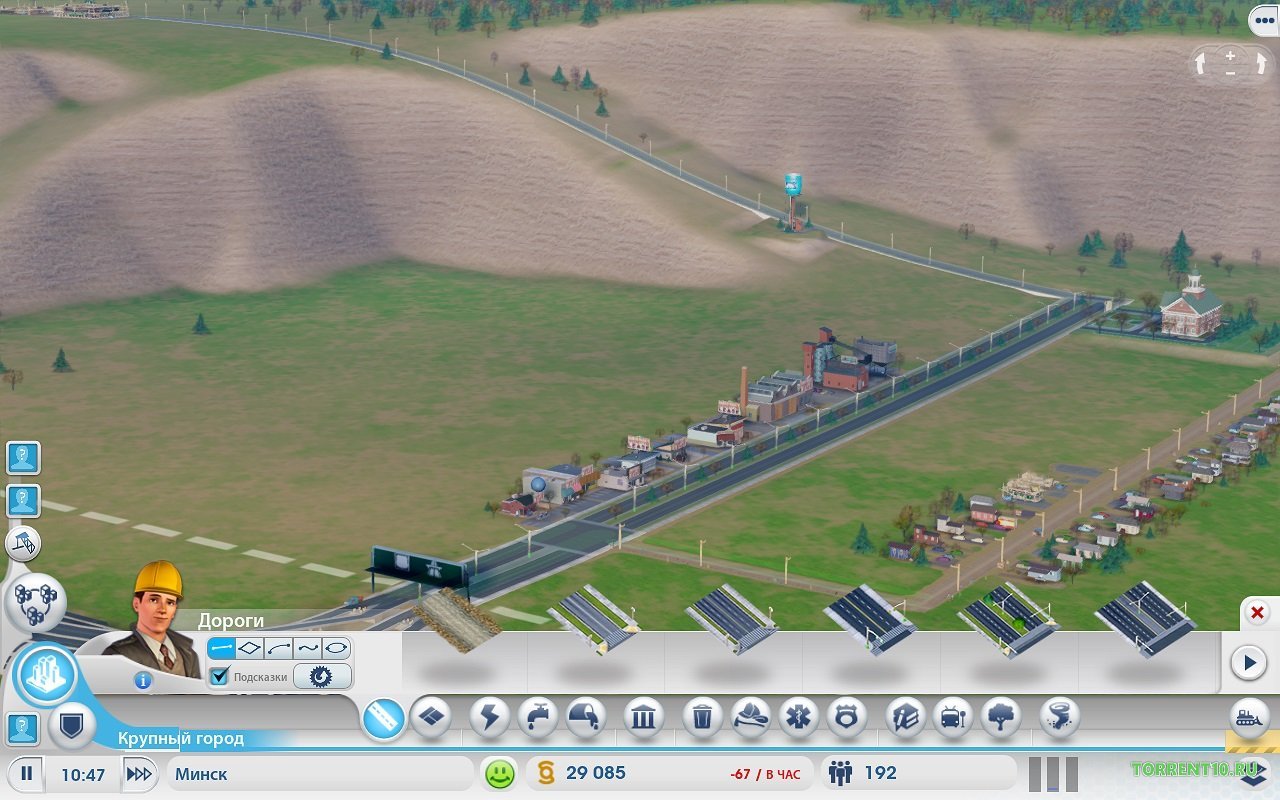Uncheck the Подсказки checkbox
The height and width of the screenshot is (800, 1280).
pos(219,677)
